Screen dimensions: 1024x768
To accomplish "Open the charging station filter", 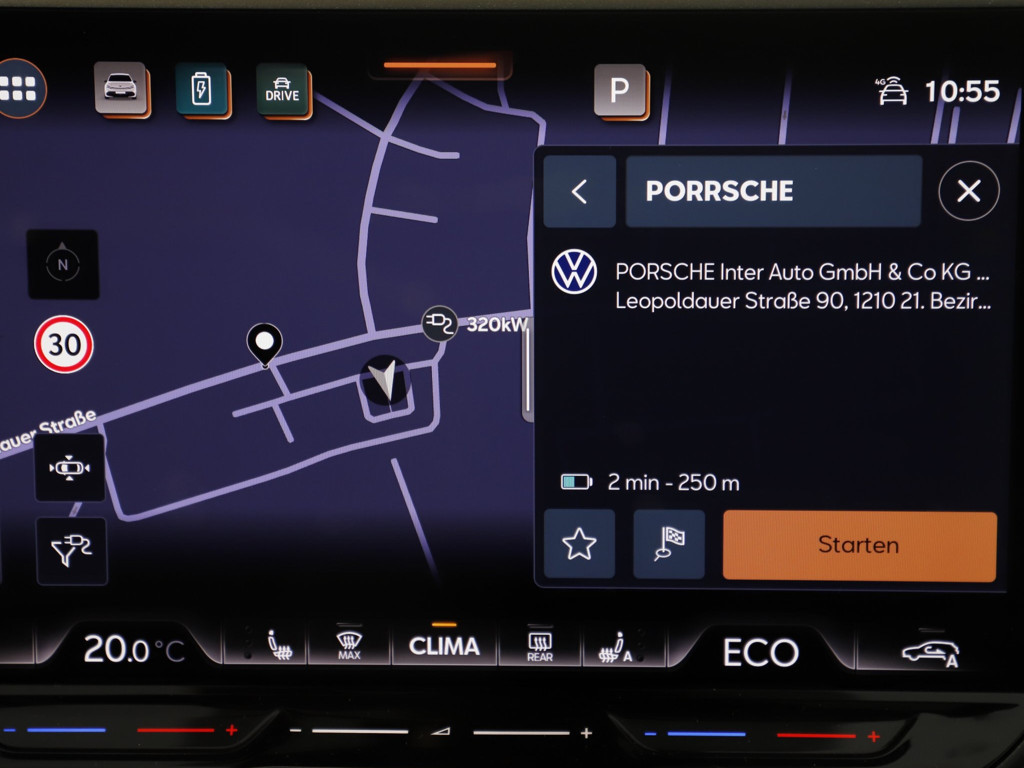I will (x=71, y=551).
